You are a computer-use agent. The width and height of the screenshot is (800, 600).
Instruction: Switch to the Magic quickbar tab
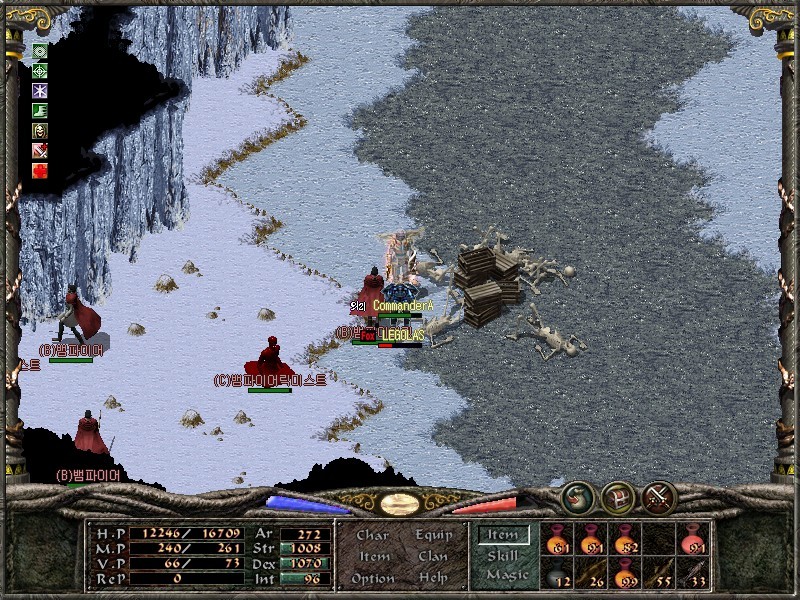(506, 575)
